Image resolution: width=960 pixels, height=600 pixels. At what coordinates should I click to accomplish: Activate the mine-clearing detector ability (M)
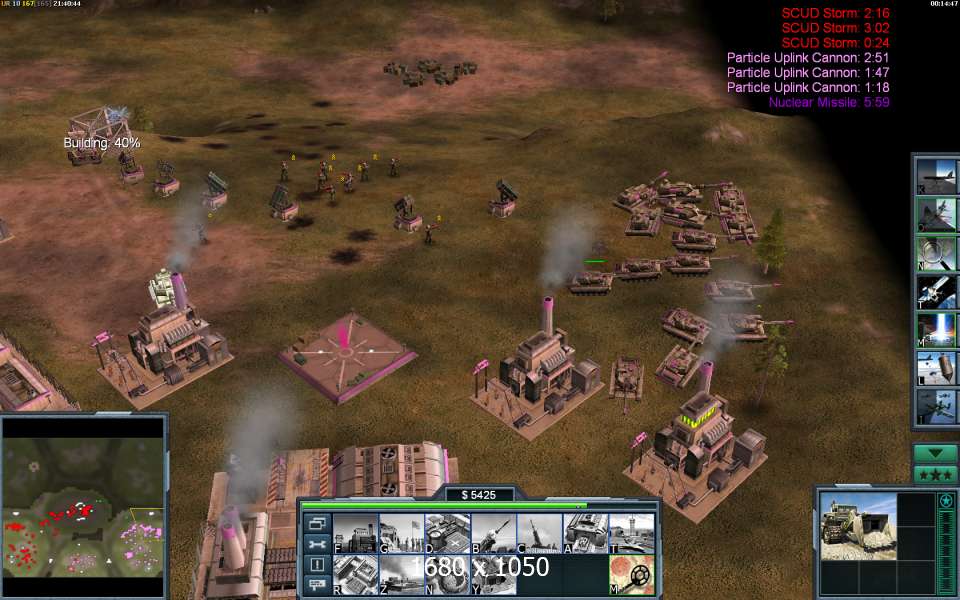pyautogui.click(x=632, y=575)
